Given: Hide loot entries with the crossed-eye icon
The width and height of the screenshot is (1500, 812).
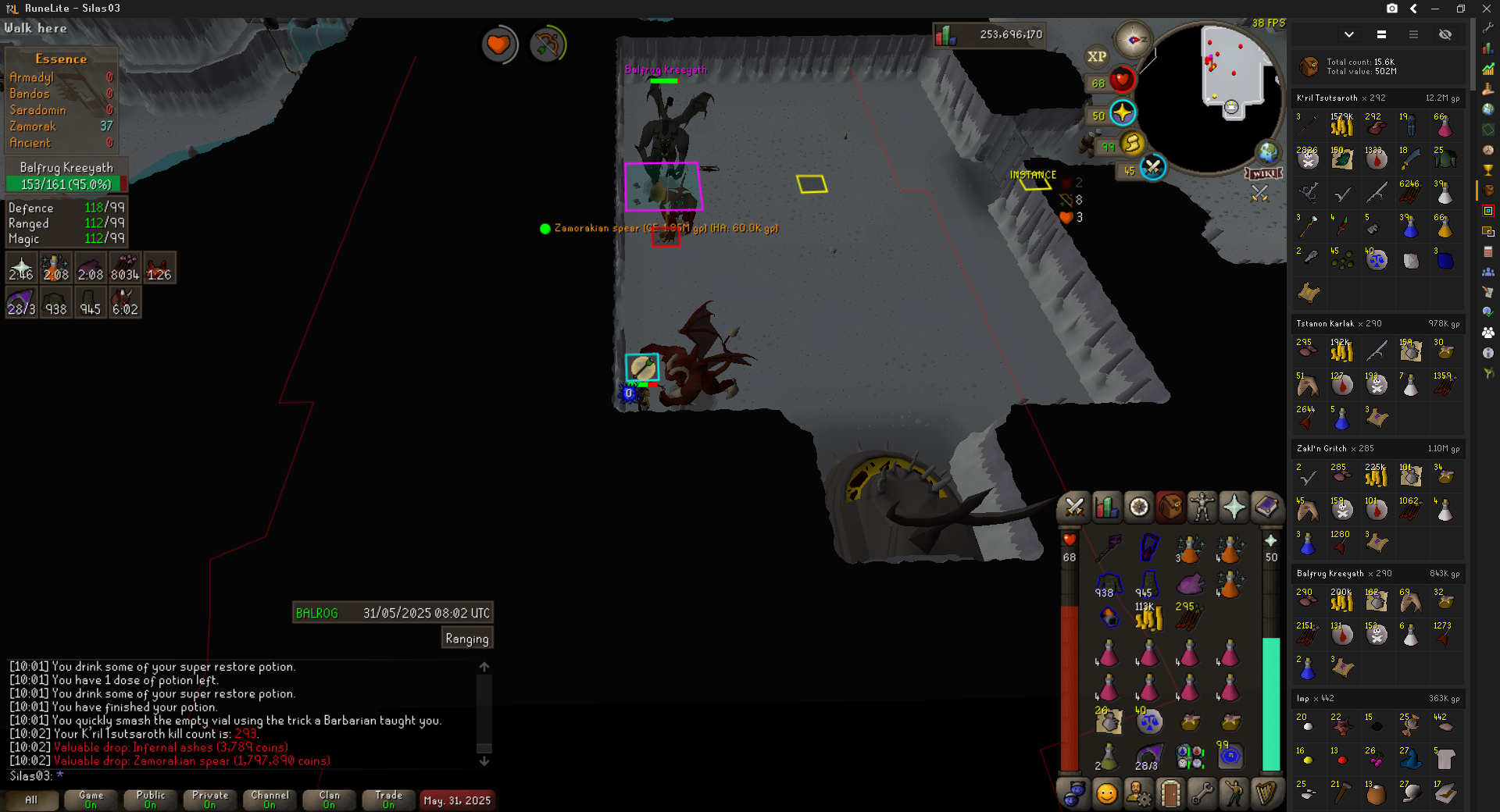Looking at the screenshot, I should point(1445,34).
